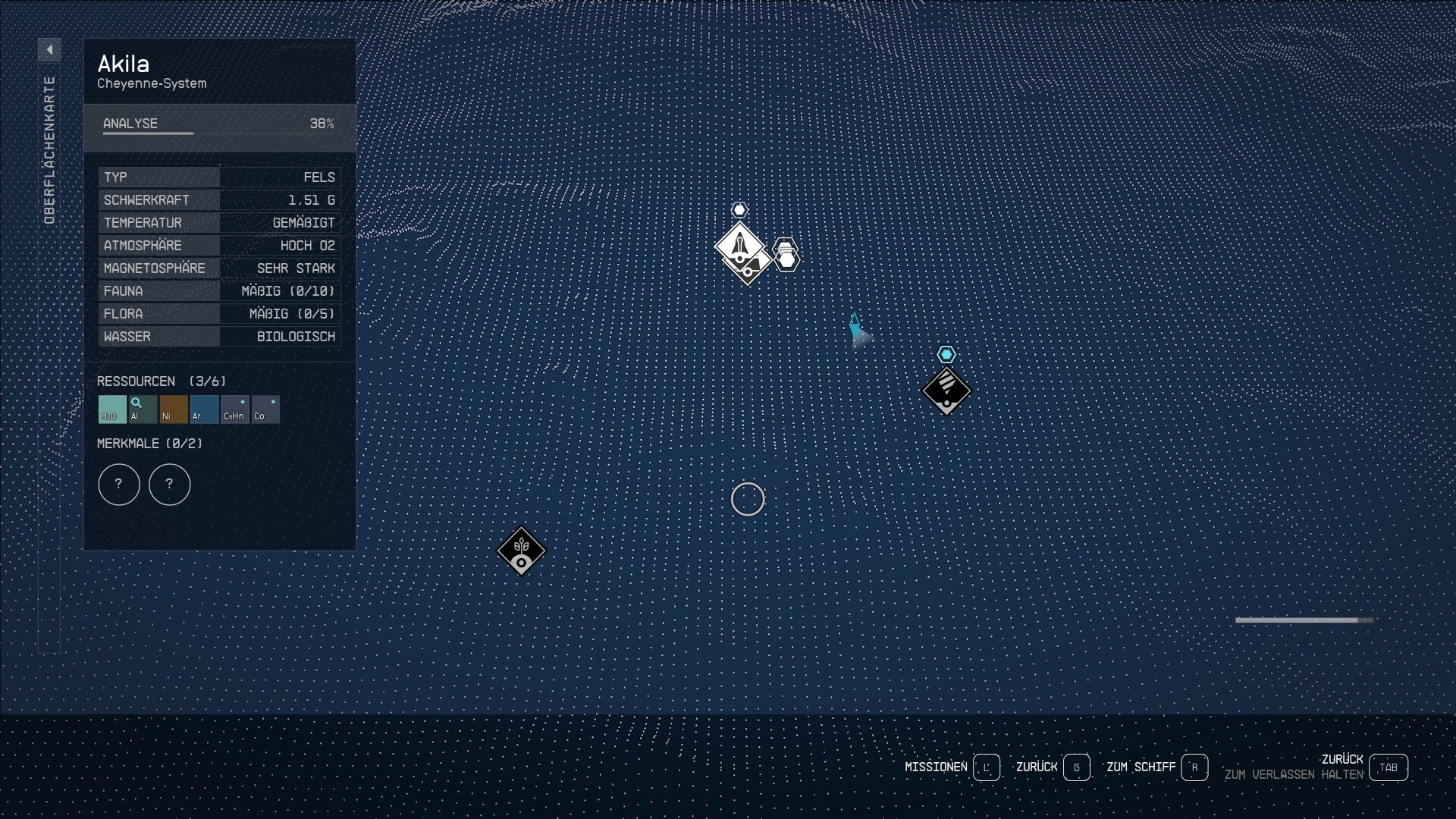Select the H2O resource tile
Screen dimensions: 1456x819
coord(111,409)
